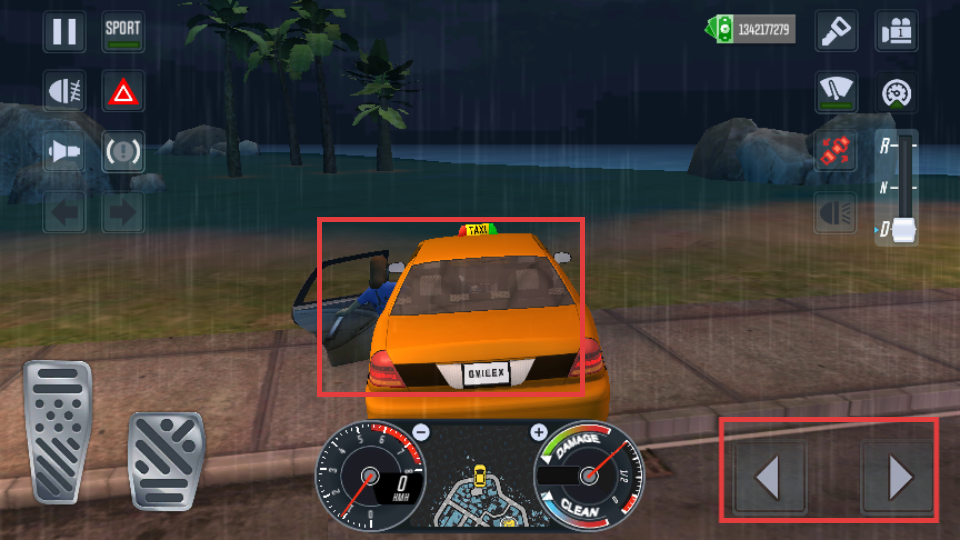960x540 pixels.
Task: Toggle the windshield wipers
Action: [835, 92]
